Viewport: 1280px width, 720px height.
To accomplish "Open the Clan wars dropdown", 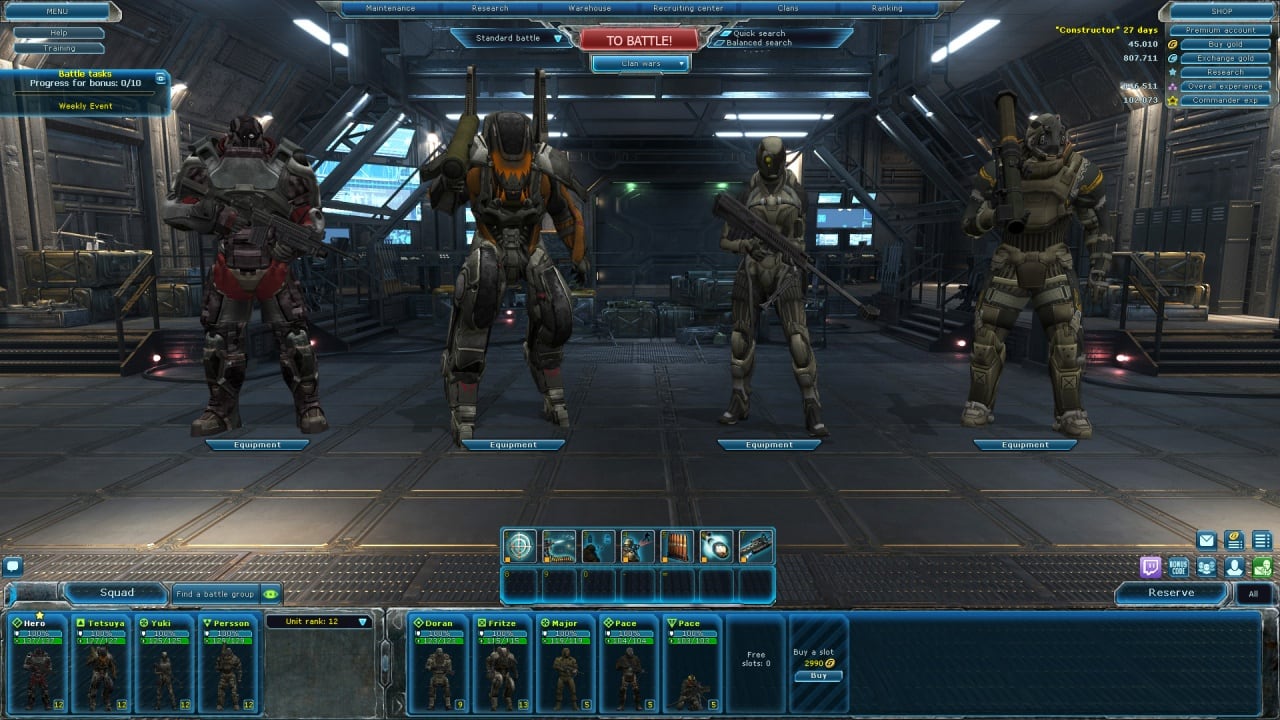I will click(641, 63).
